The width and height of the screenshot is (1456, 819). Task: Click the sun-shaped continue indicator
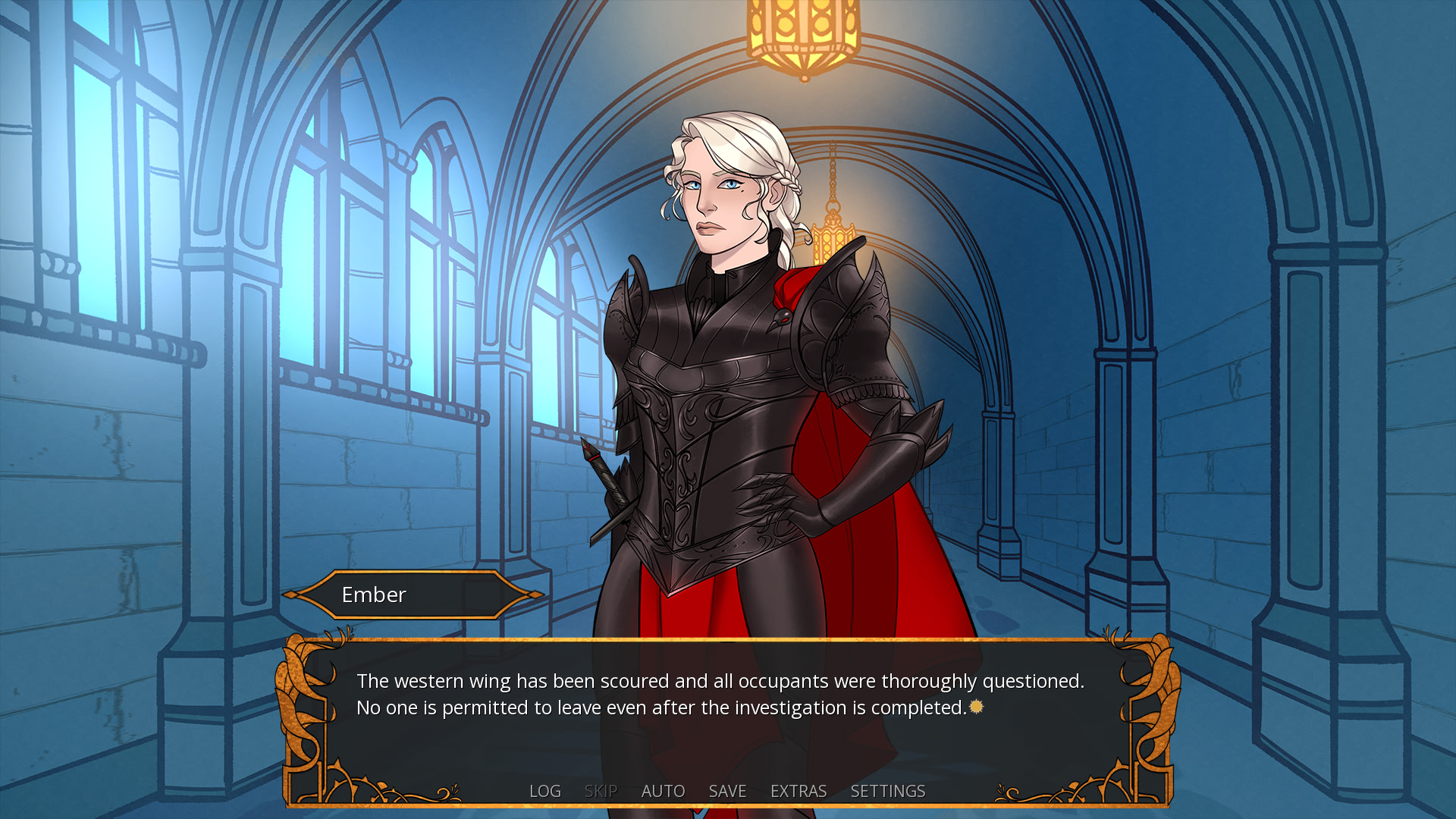click(976, 707)
